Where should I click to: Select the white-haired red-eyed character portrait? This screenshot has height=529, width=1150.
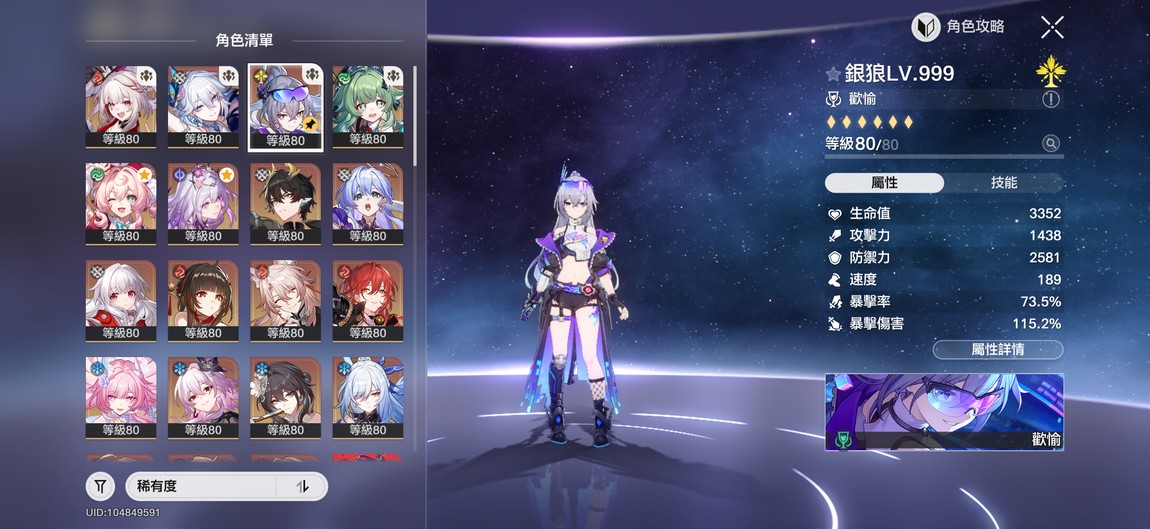pos(120,302)
